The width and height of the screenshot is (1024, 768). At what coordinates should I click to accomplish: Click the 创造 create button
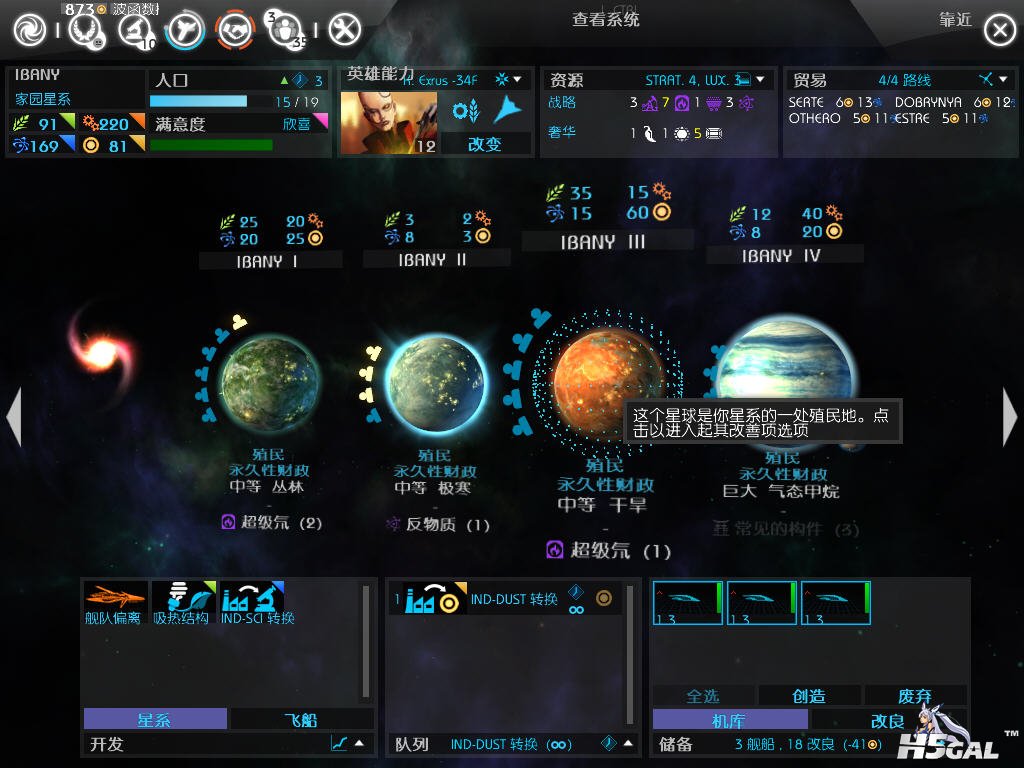(x=809, y=696)
